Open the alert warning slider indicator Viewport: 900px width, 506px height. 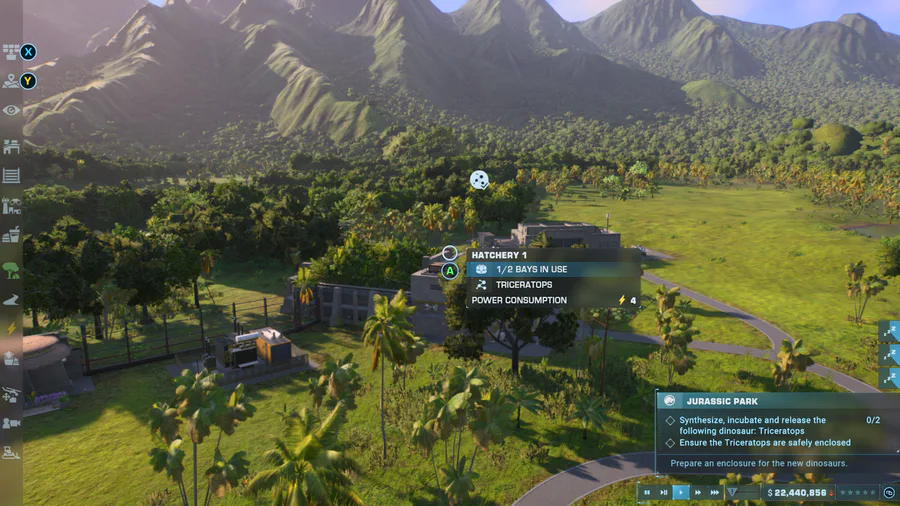click(740, 492)
